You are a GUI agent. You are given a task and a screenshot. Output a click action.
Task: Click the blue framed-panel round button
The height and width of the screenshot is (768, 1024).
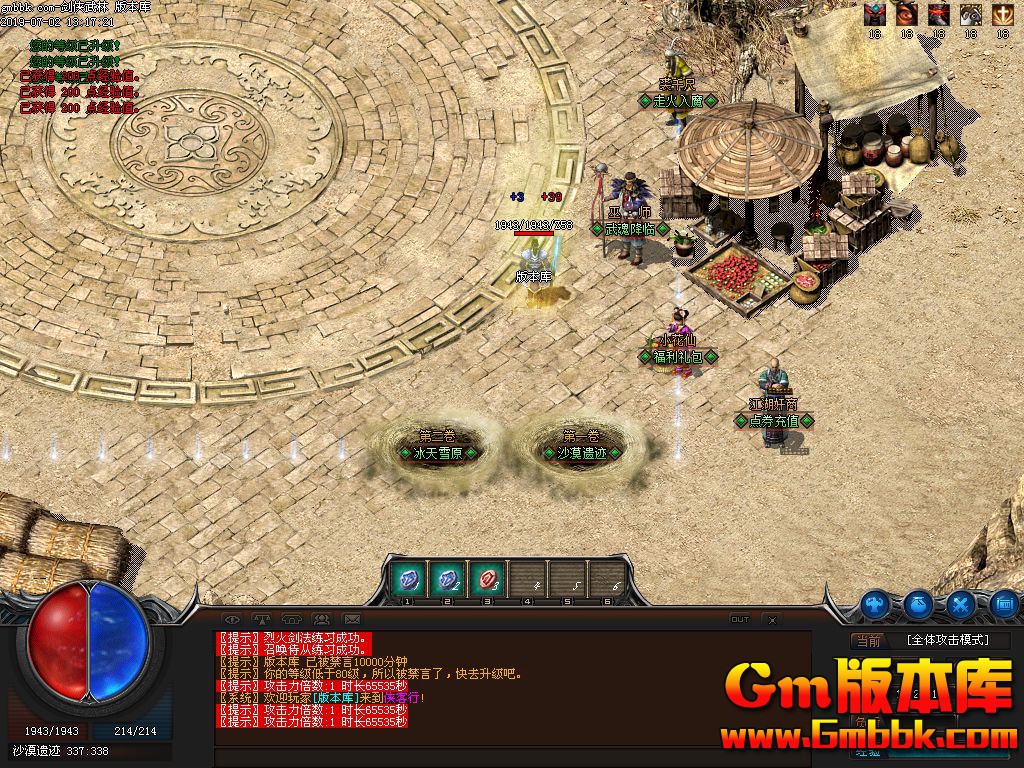tap(1004, 603)
